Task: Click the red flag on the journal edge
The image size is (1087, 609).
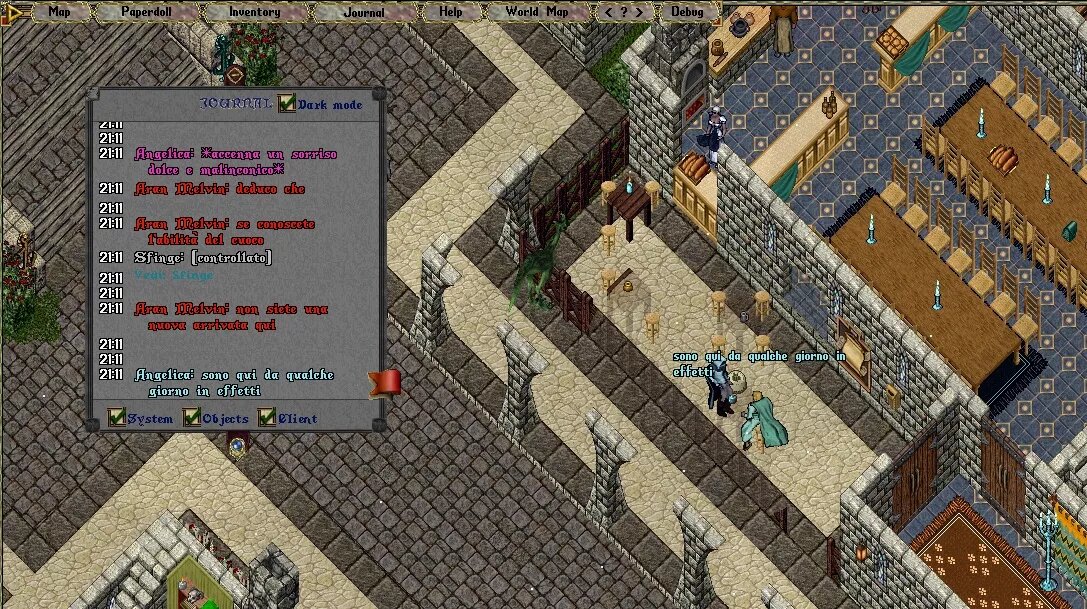Action: [386, 382]
